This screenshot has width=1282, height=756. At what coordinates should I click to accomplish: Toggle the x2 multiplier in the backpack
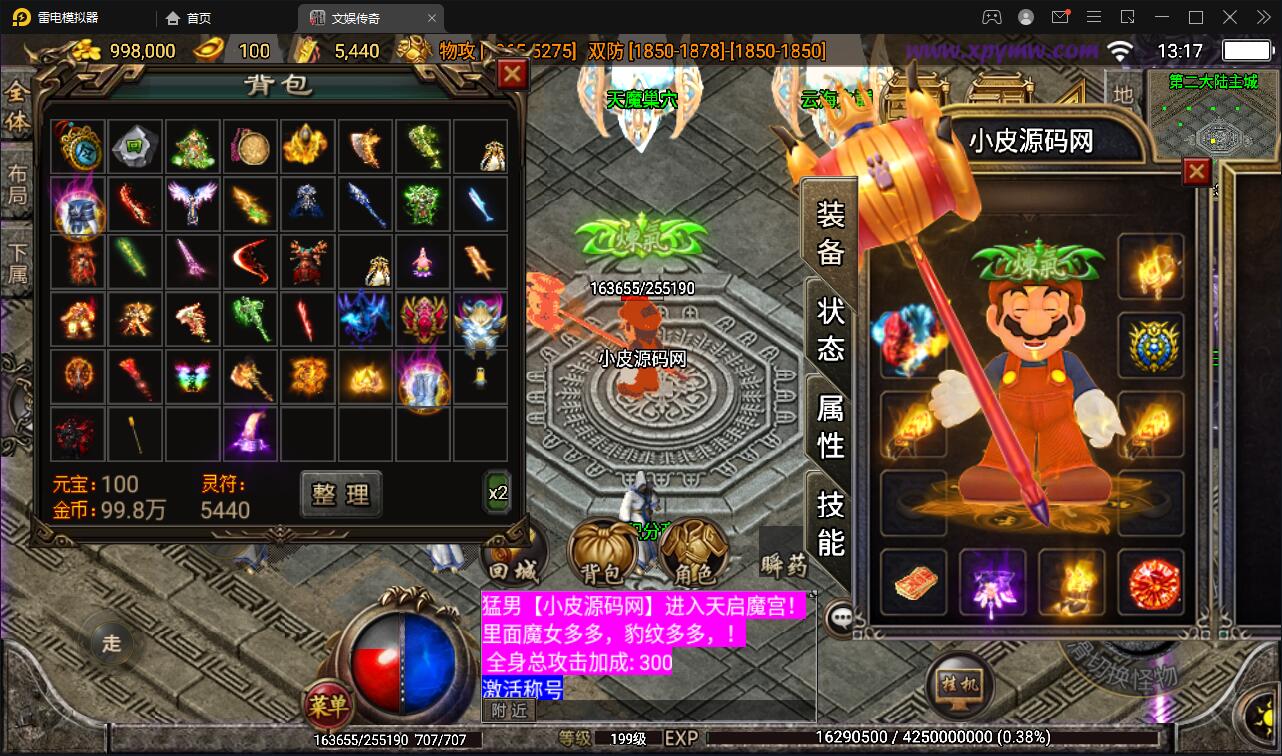(x=497, y=492)
